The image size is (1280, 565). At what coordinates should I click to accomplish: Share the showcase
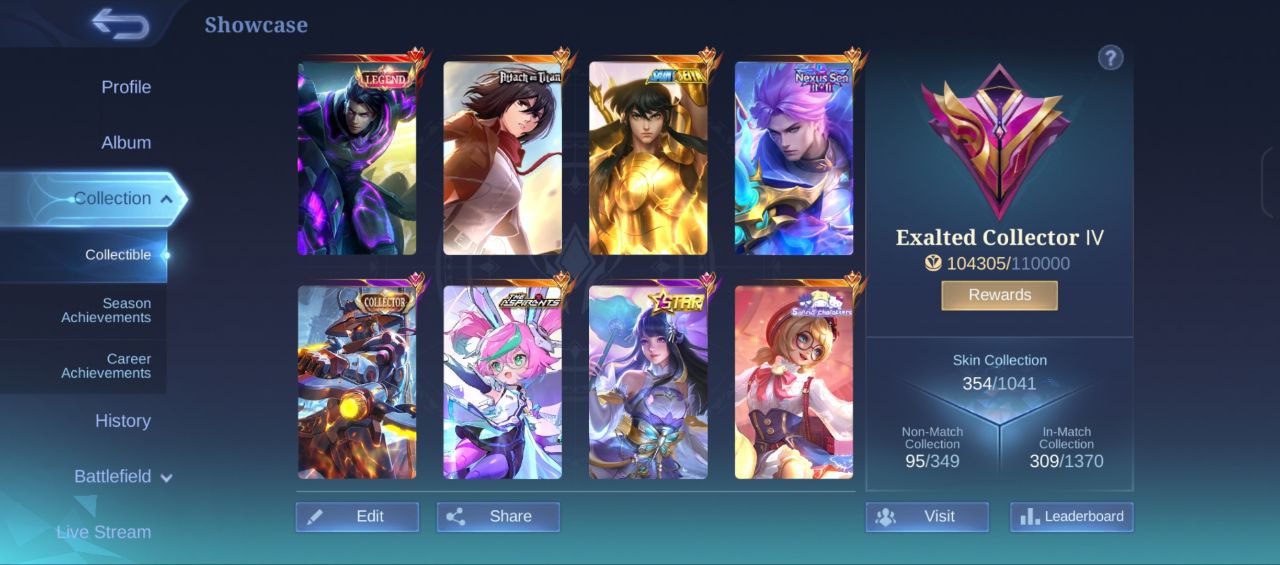click(498, 517)
